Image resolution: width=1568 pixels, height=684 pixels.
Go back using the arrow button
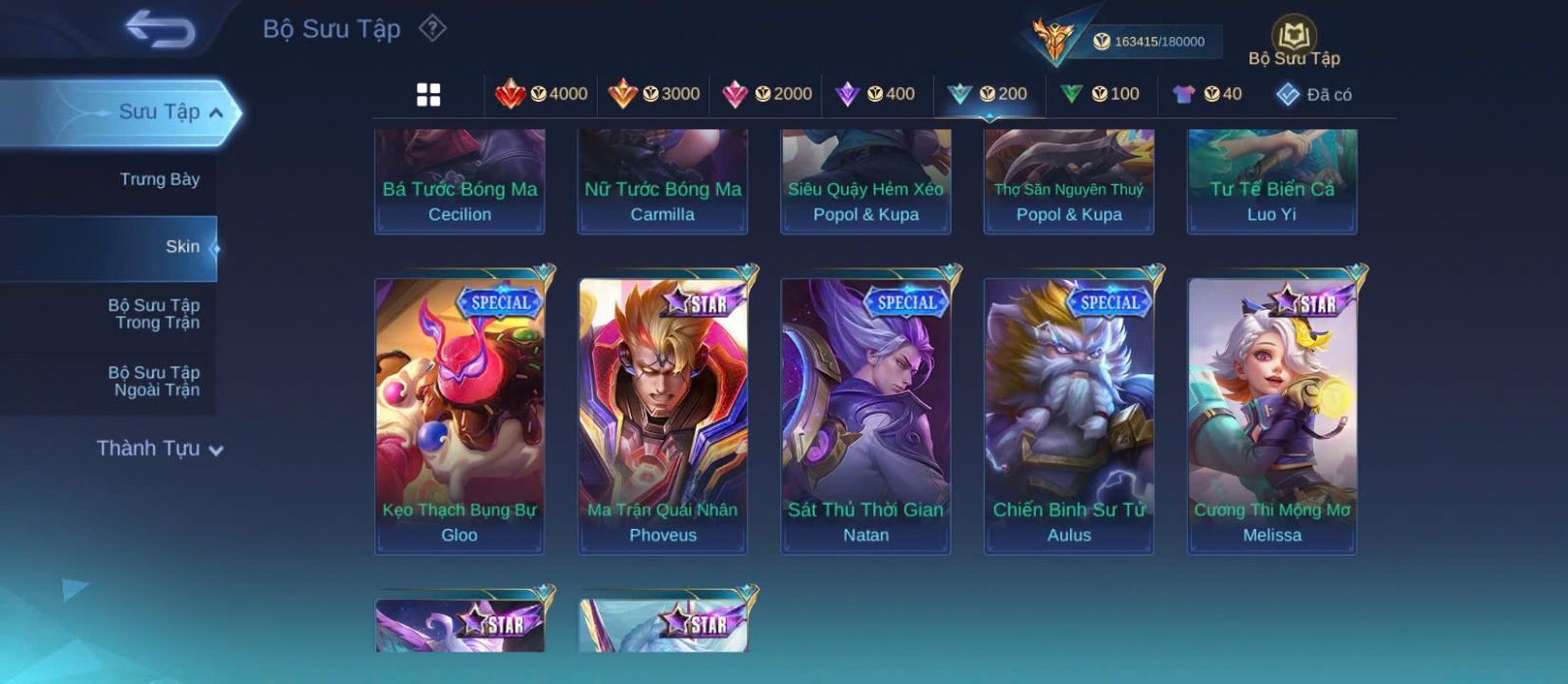click(x=160, y=29)
